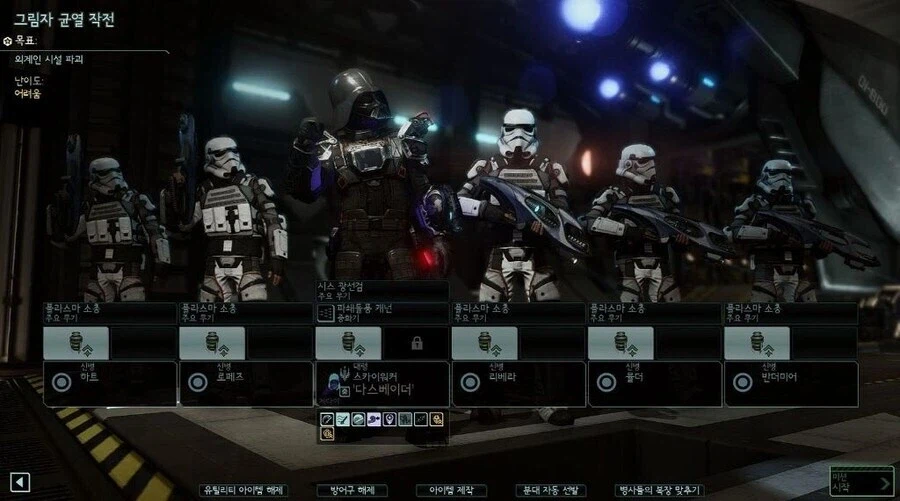Select 파쇄돌풍 캐넌 heavy weapon slot
Viewport: 900px width, 501px height.
[381, 313]
